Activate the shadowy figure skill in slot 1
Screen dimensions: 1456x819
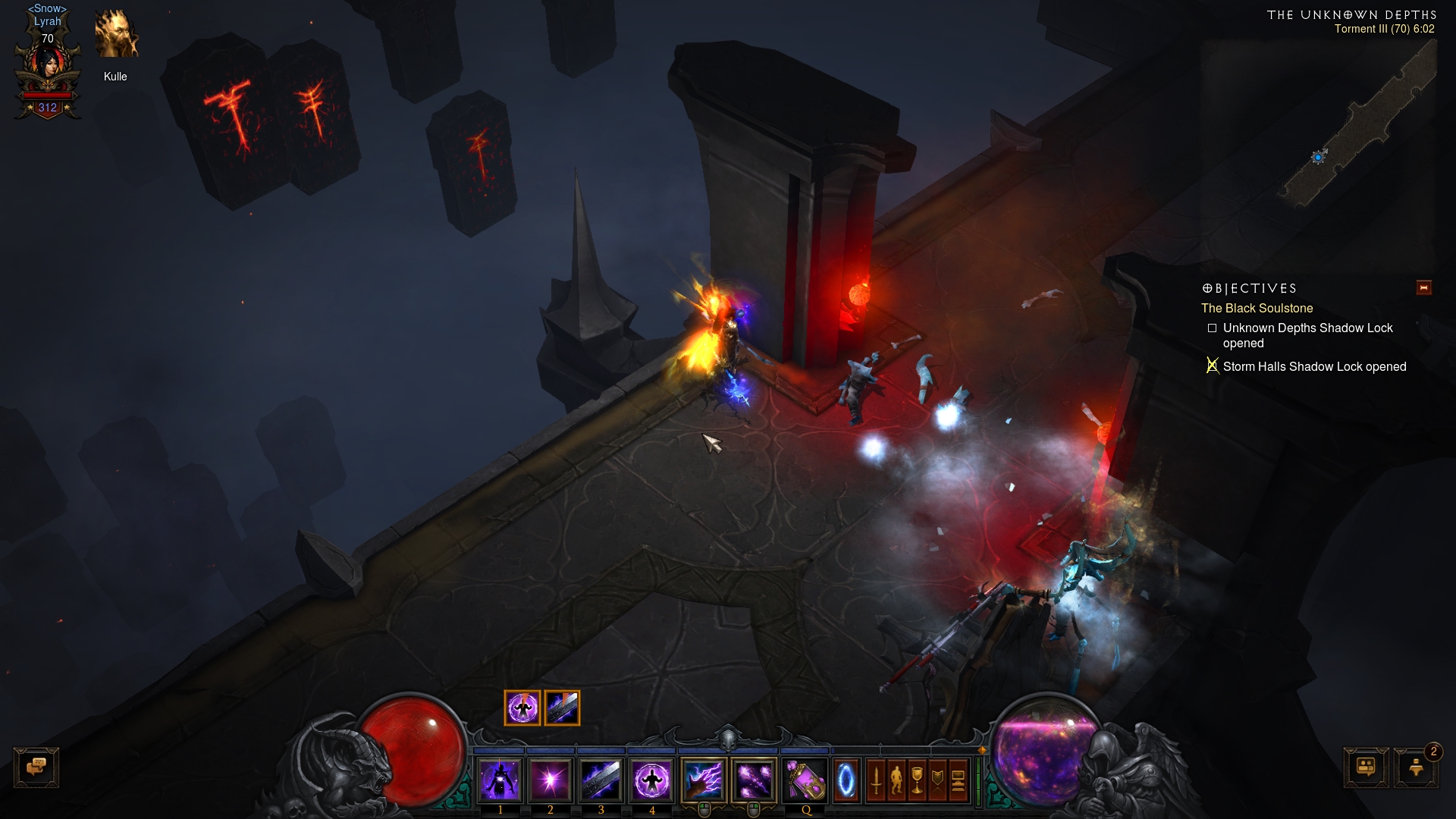click(x=500, y=780)
